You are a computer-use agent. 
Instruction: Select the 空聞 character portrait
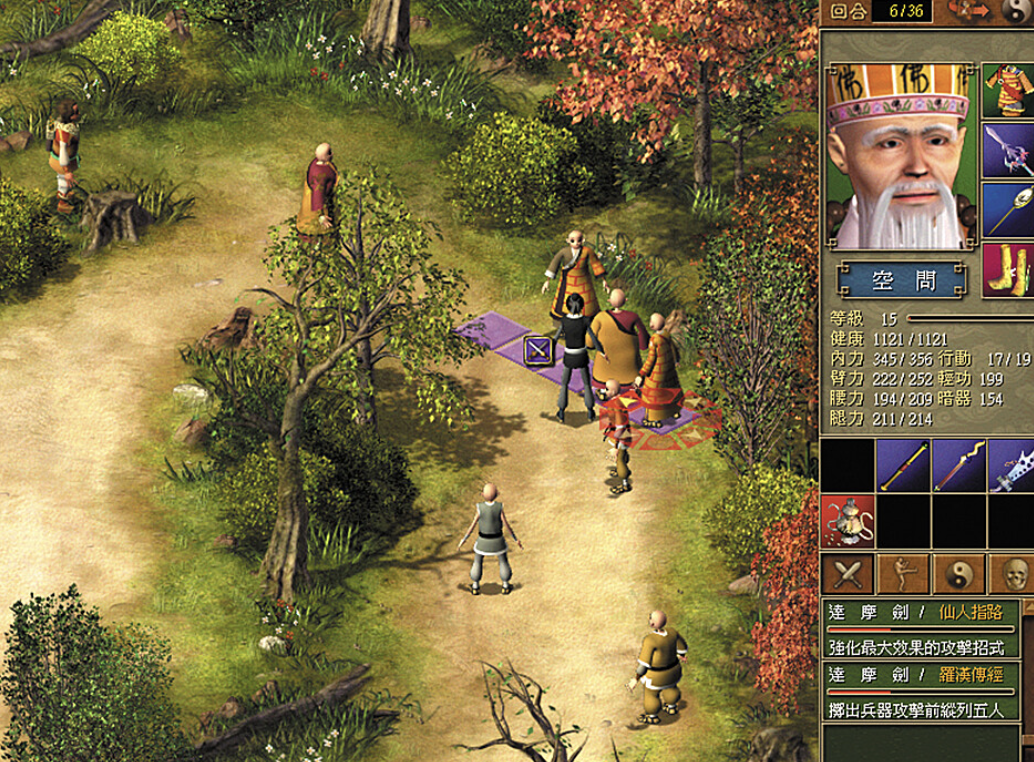pos(898,156)
